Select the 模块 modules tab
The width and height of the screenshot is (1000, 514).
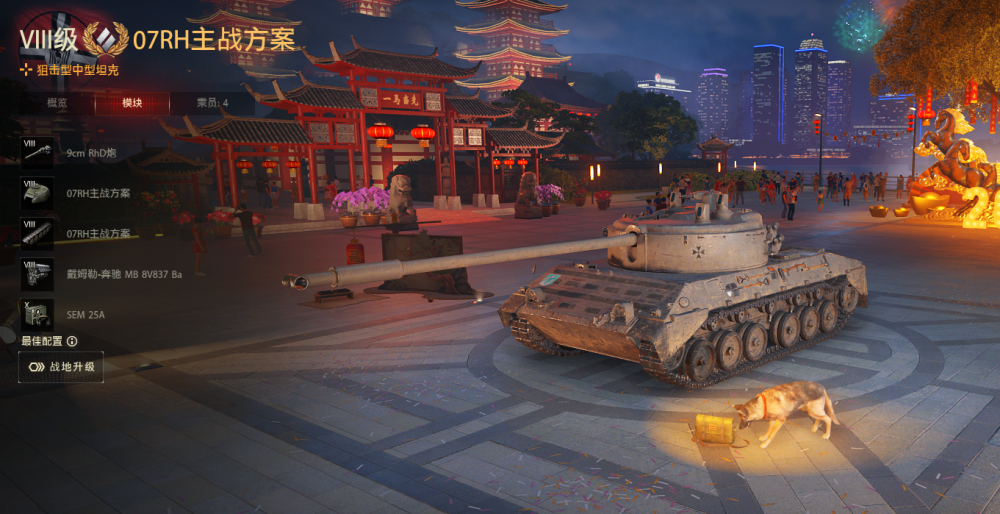[x=132, y=103]
